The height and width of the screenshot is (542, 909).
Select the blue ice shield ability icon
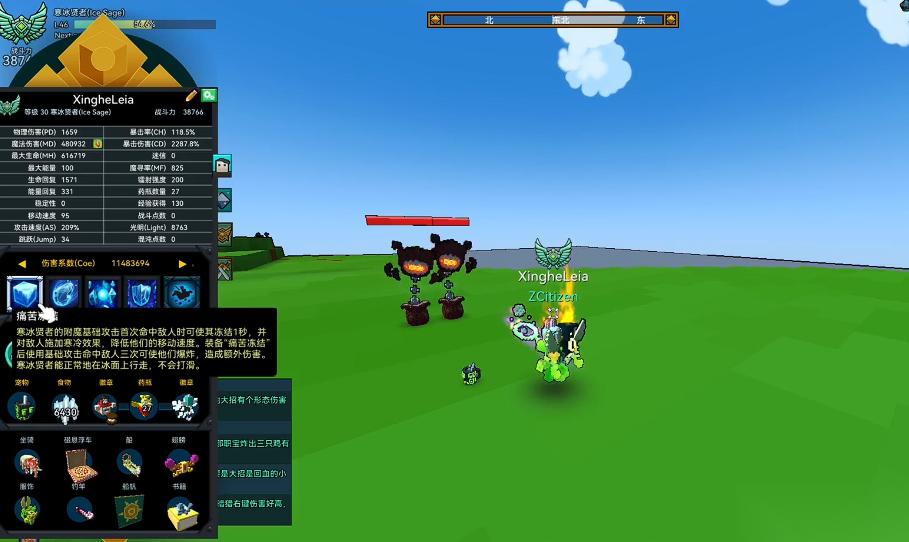pyautogui.click(x=142, y=294)
